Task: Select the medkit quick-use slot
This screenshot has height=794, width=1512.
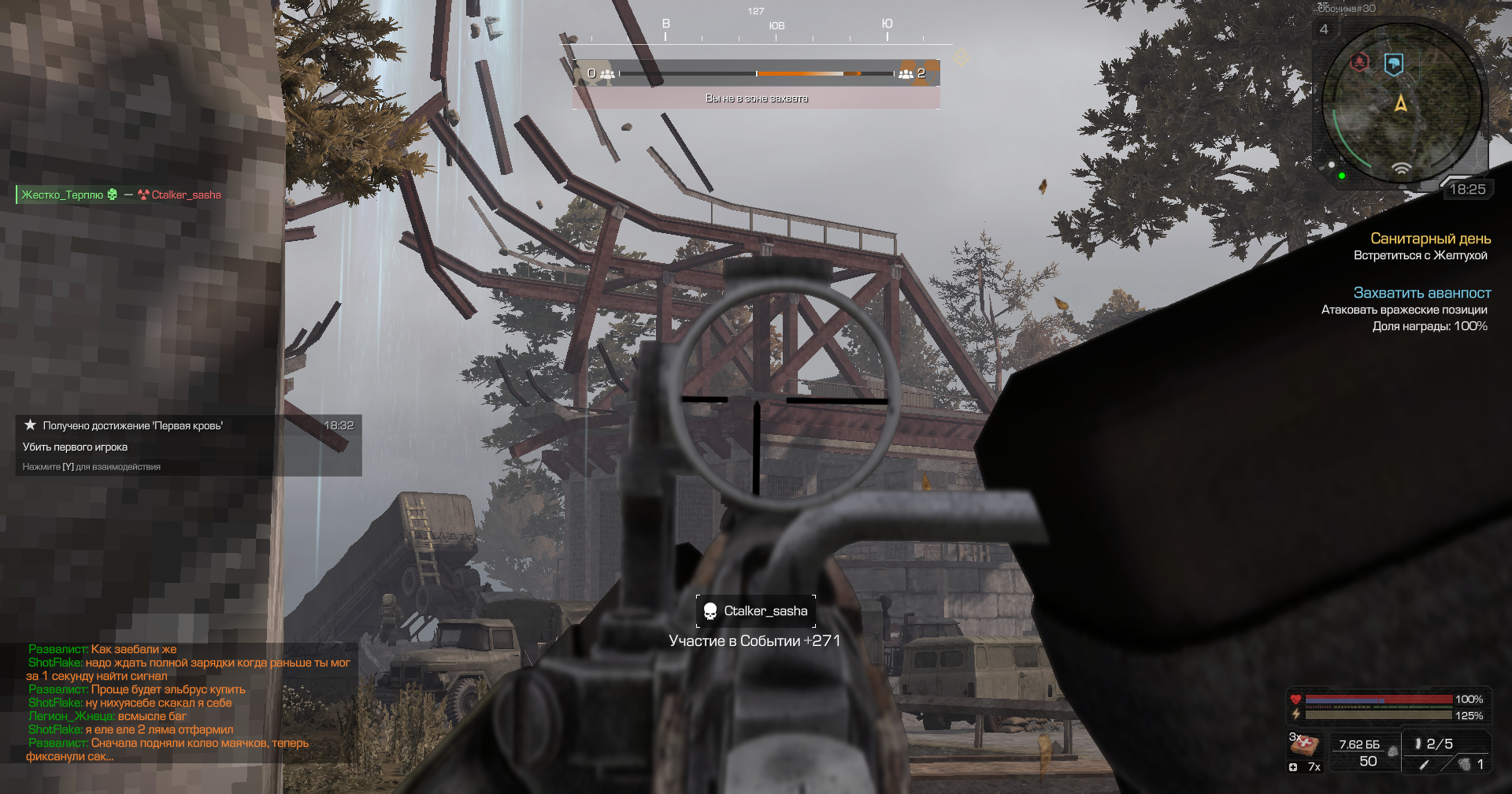Action: click(1305, 744)
